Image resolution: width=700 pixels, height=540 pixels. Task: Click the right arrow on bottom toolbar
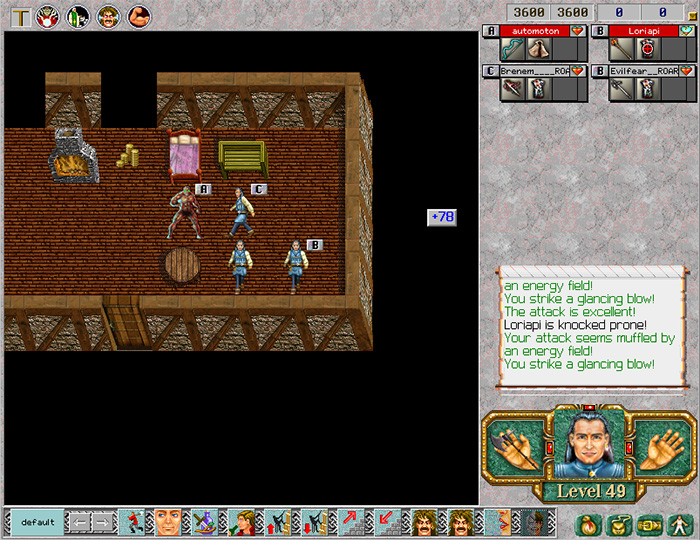coord(103,522)
